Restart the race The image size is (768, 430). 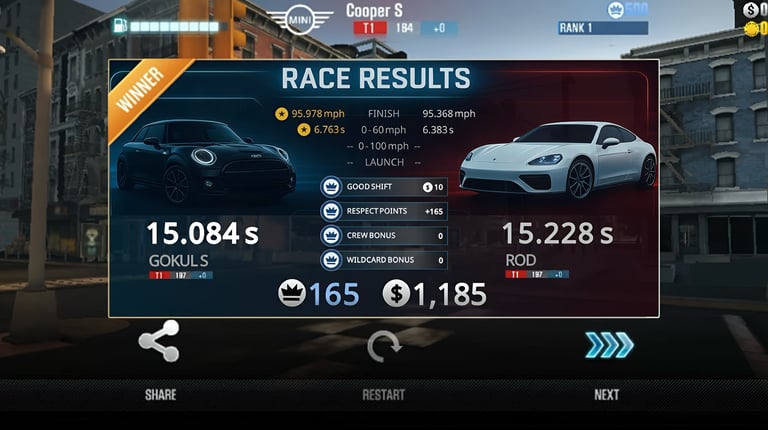pyautogui.click(x=383, y=347)
